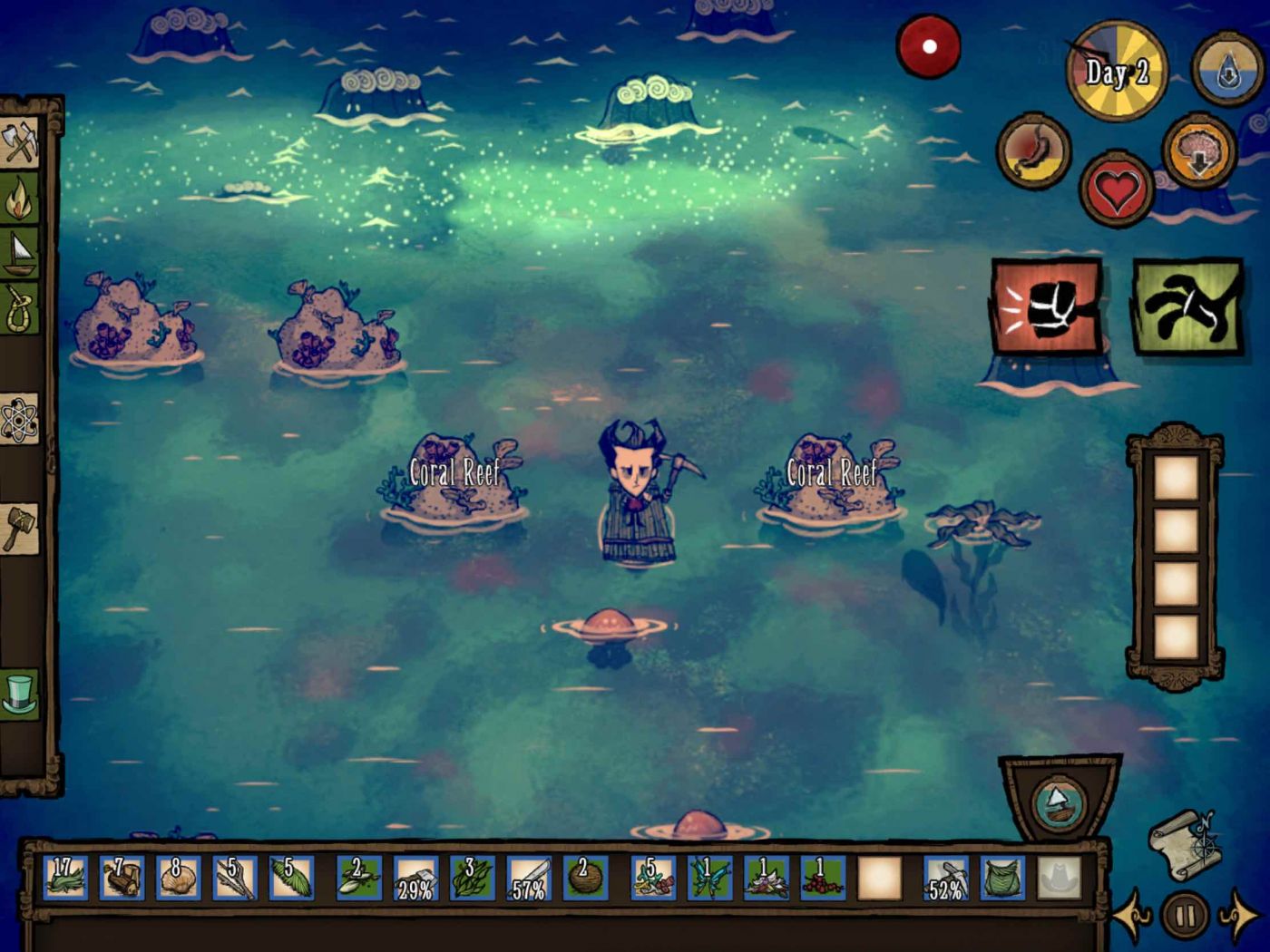Pick the coconut stack of 2
The image size is (1270, 952).
(x=585, y=879)
